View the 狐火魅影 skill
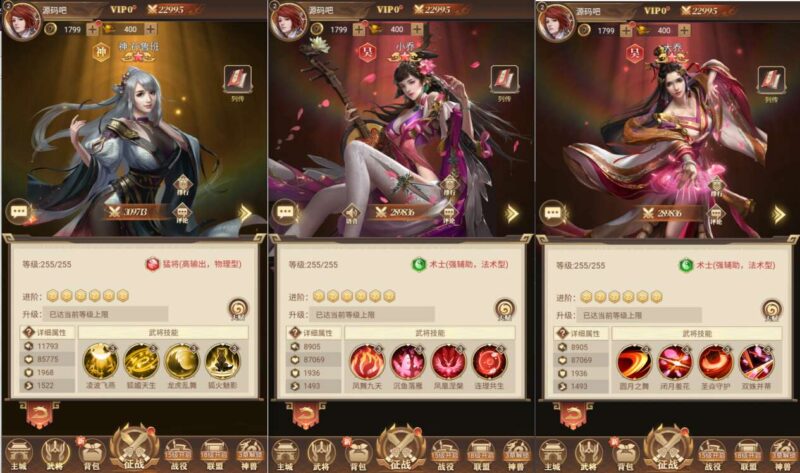This screenshot has height=473, width=800. pyautogui.click(x=221, y=360)
